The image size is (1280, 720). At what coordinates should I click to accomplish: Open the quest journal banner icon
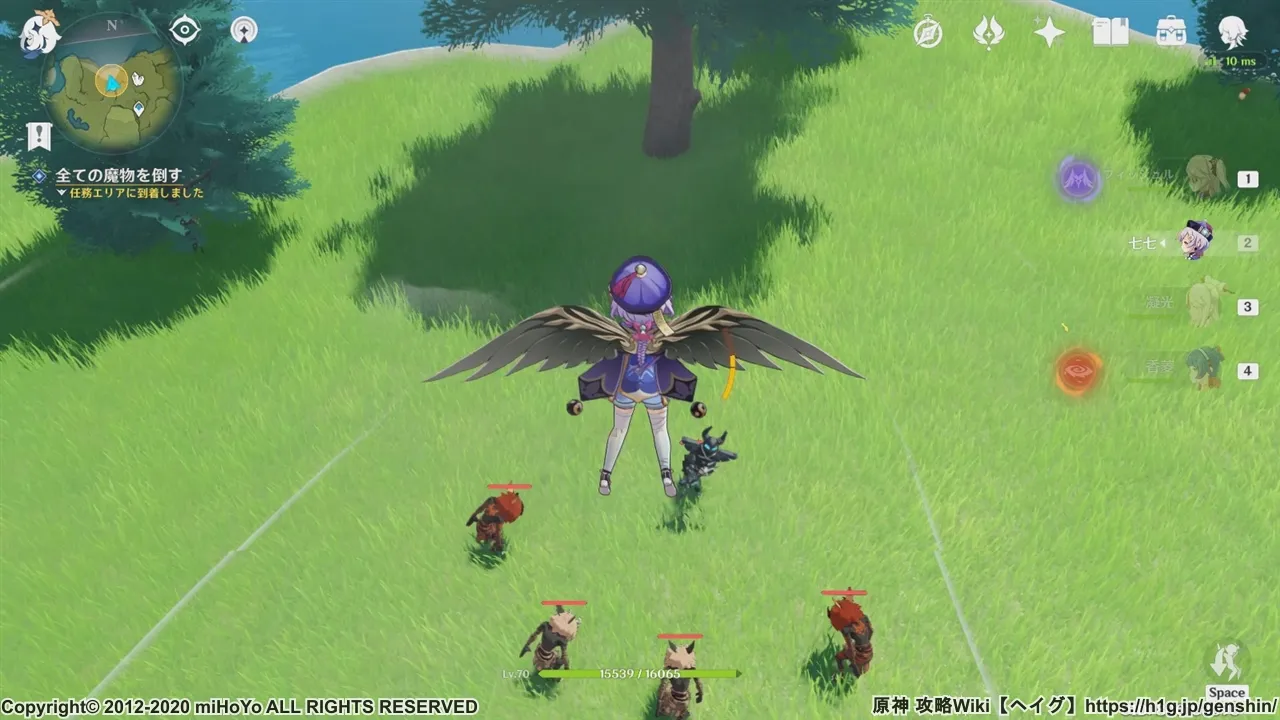39,136
